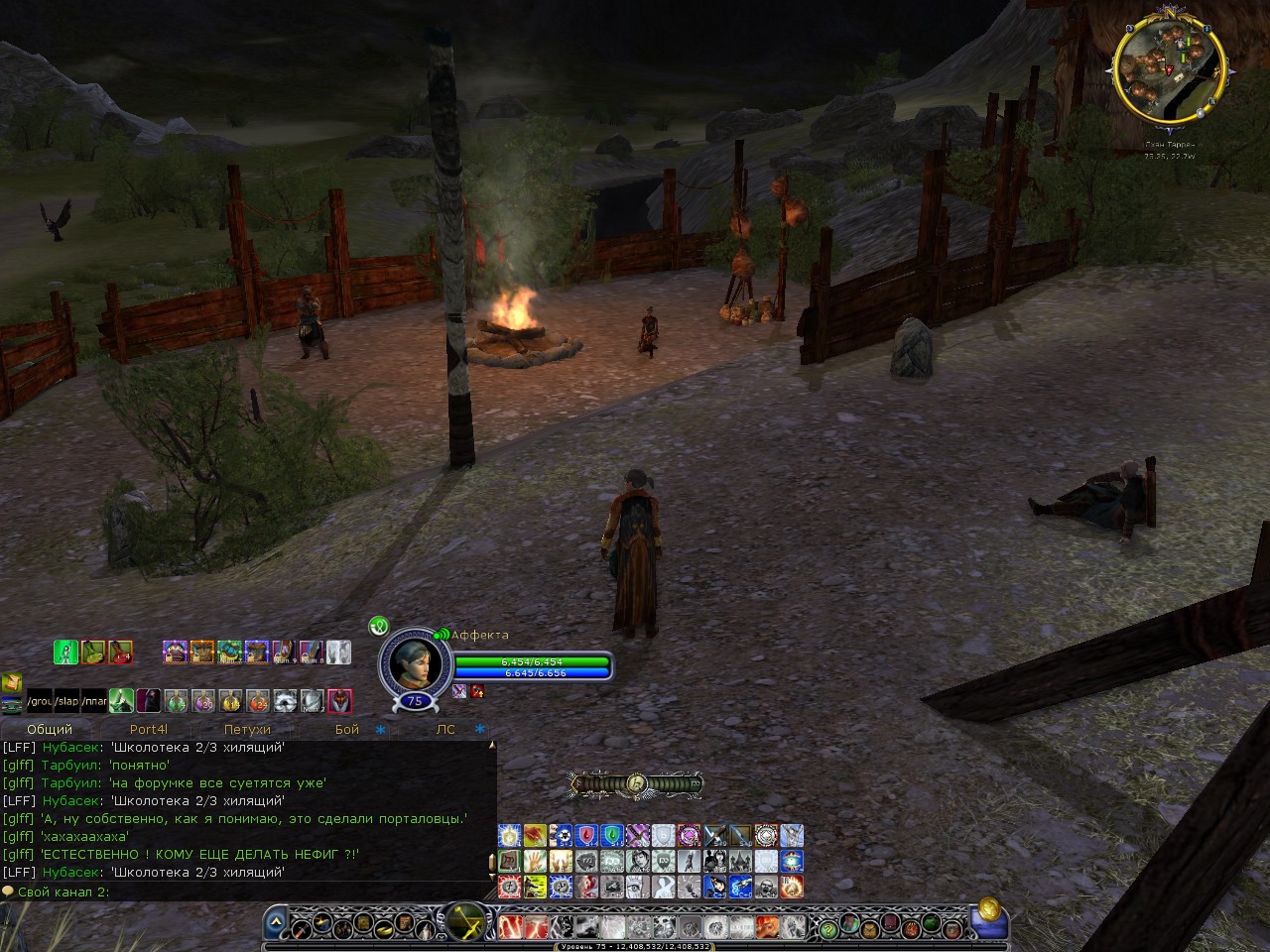Open the green question mark help button
The image size is (1270, 952).
[826, 928]
